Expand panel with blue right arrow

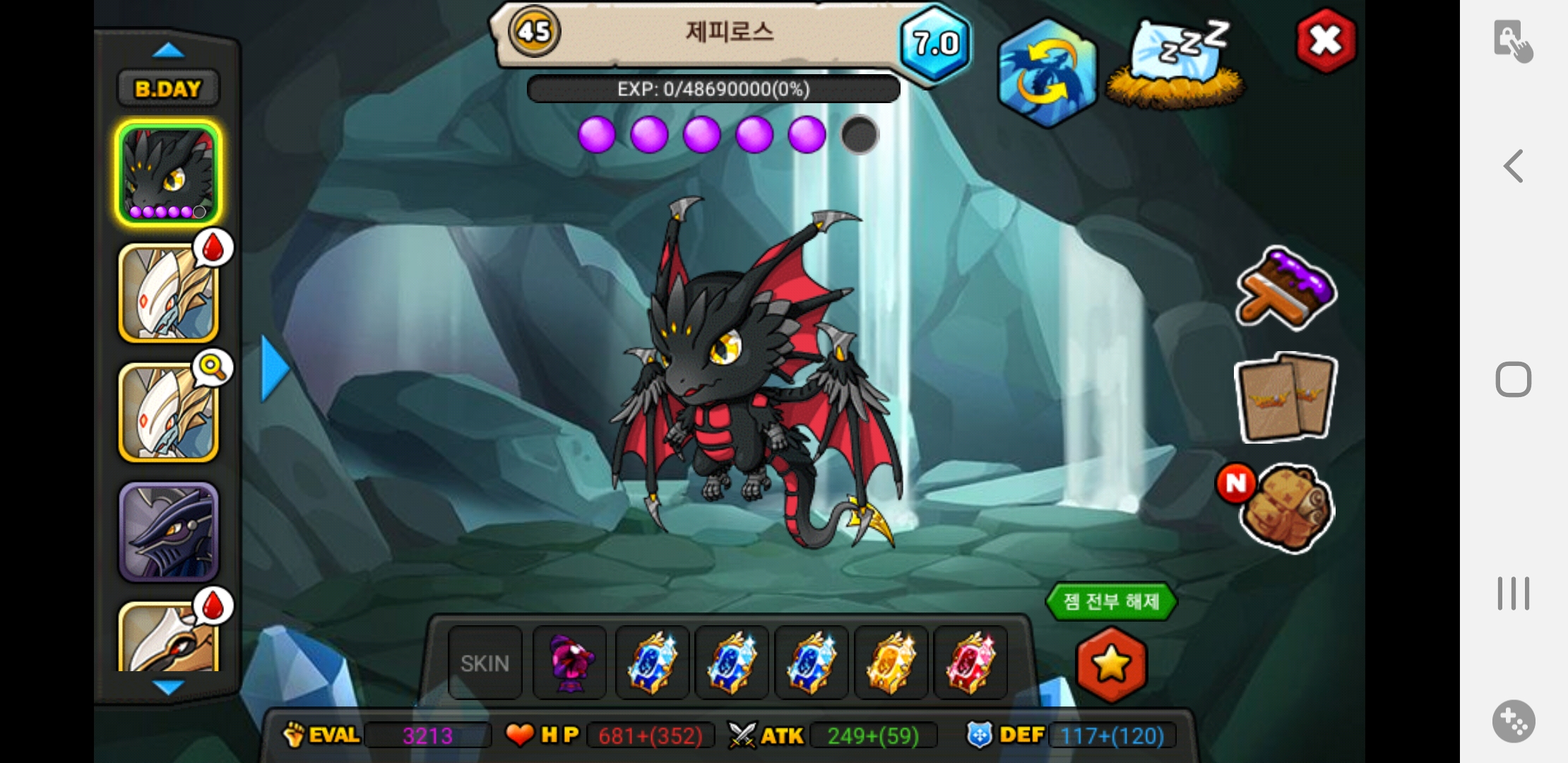(x=274, y=368)
